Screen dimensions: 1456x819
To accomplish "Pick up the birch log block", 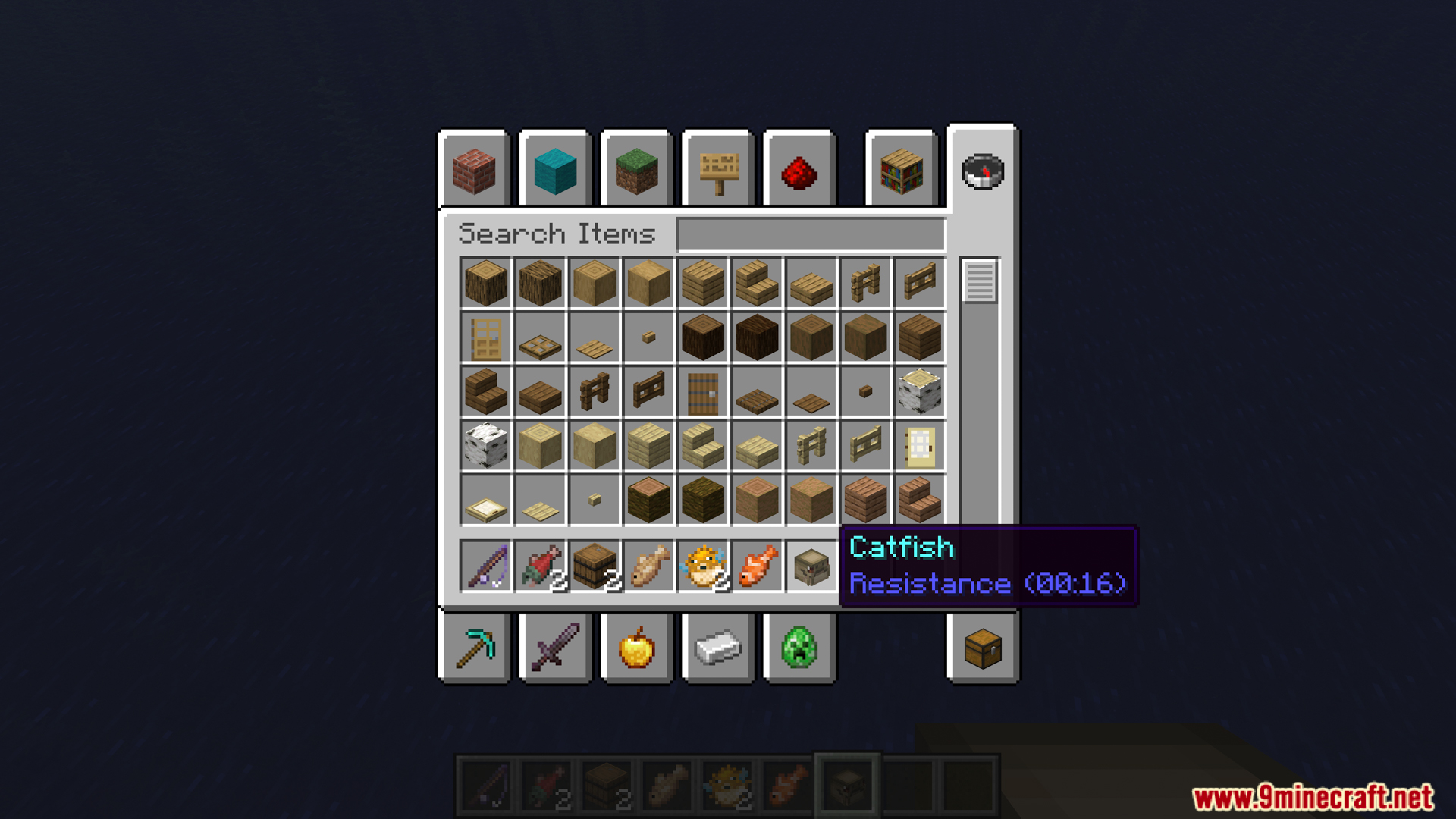I will (x=920, y=392).
